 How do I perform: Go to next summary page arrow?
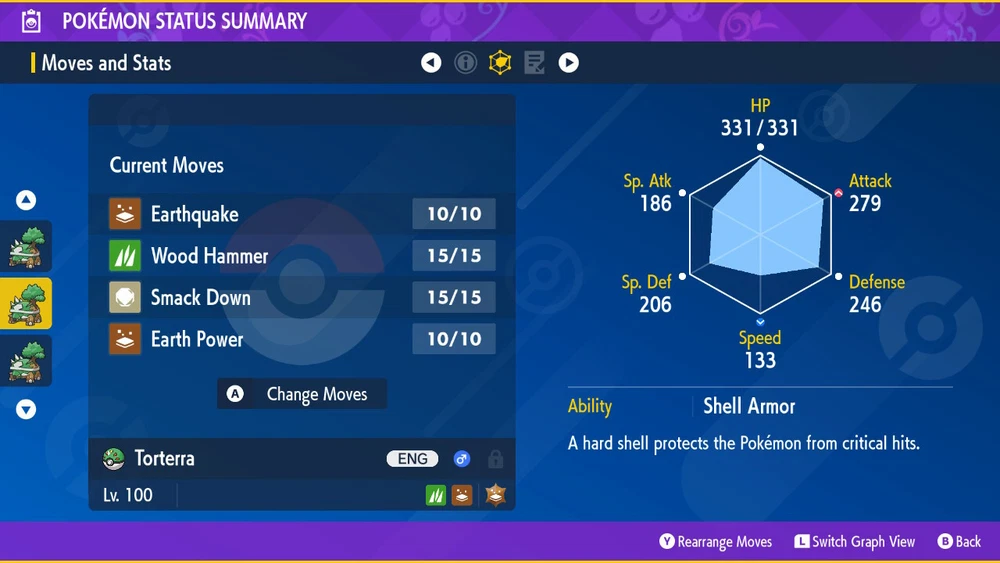[x=568, y=63]
